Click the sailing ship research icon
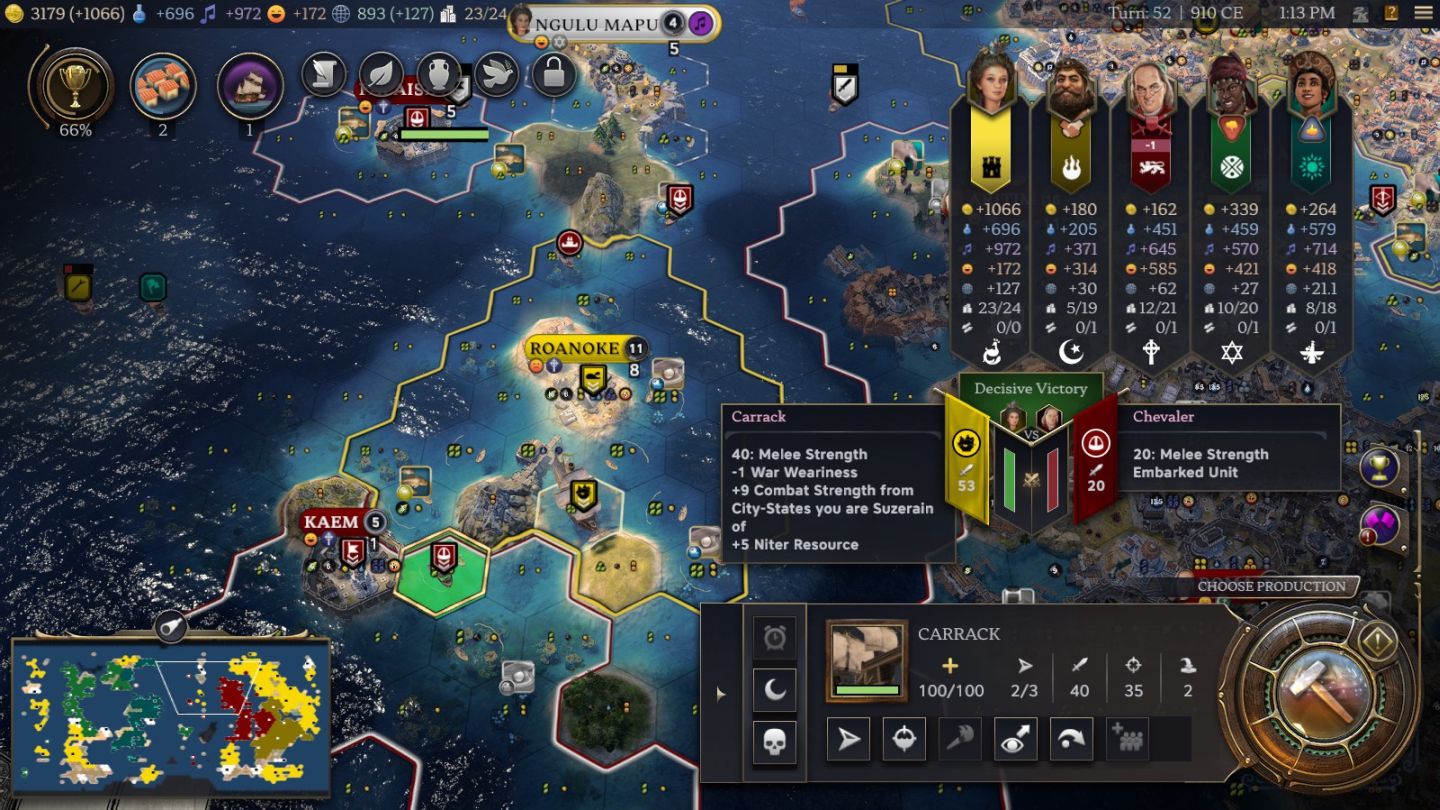The image size is (1440, 810). coord(249,87)
